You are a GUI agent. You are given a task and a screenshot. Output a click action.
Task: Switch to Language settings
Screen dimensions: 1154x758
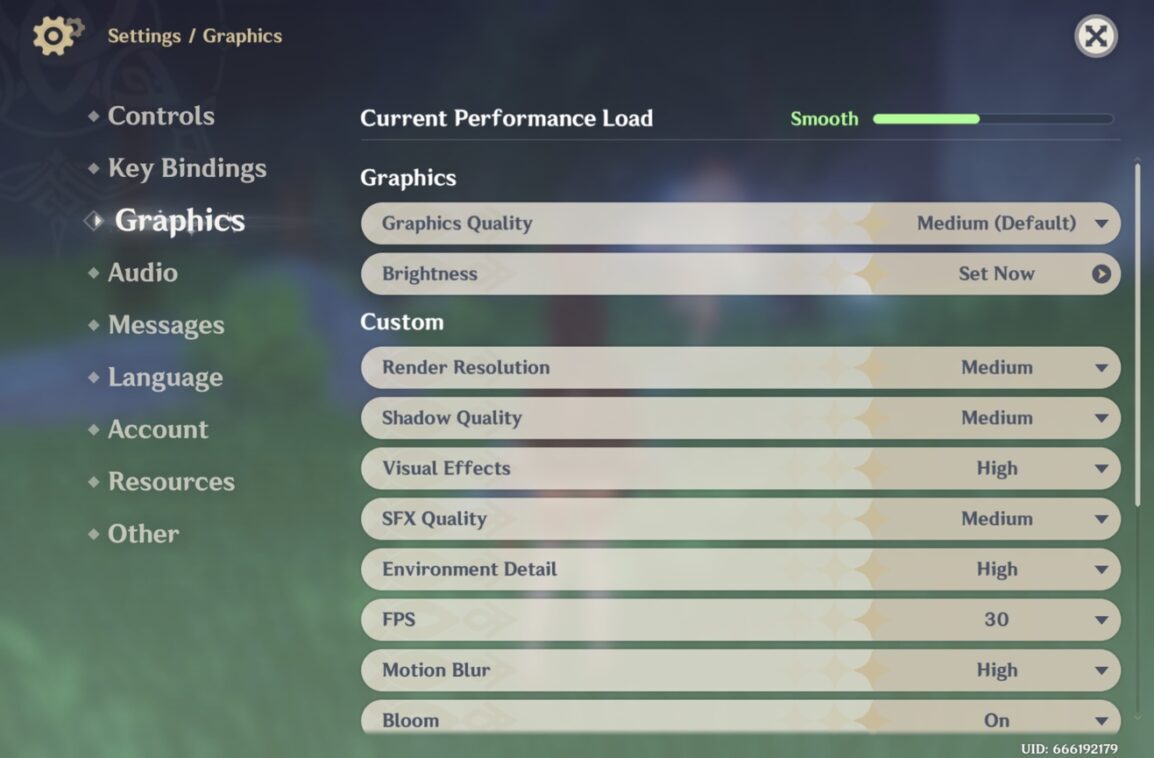point(164,377)
